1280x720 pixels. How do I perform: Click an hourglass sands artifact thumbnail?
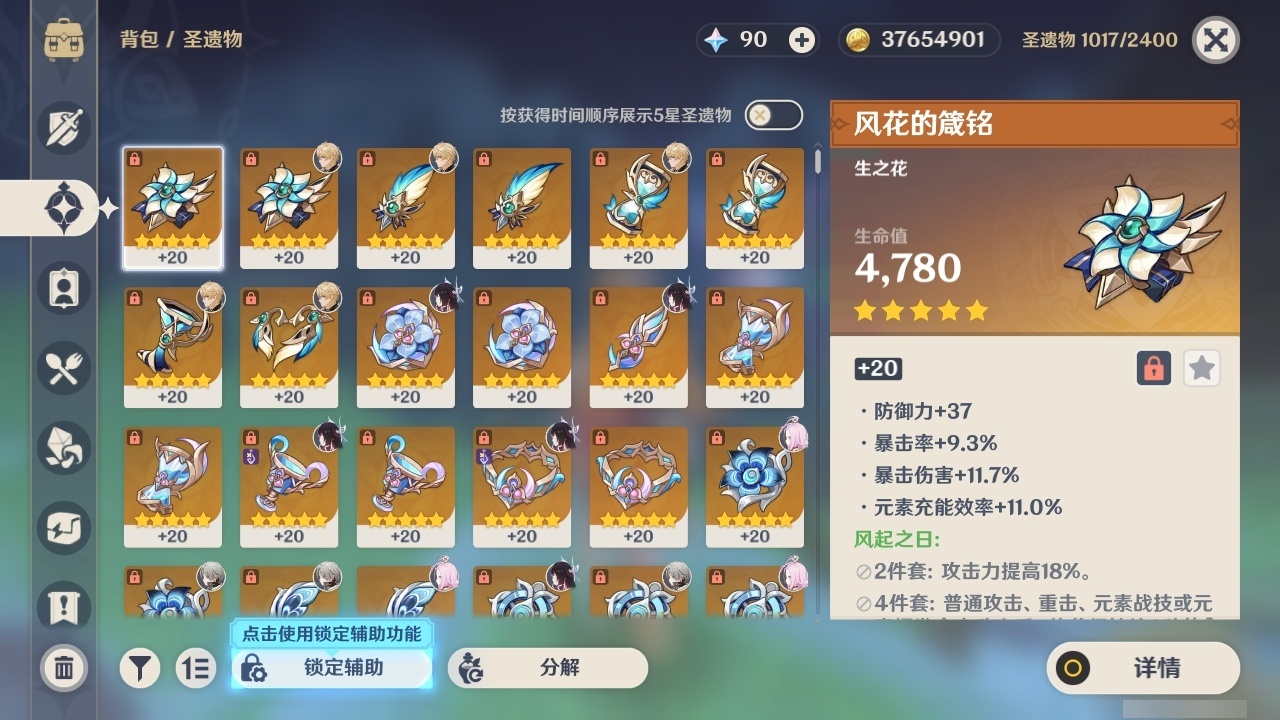[x=637, y=207]
